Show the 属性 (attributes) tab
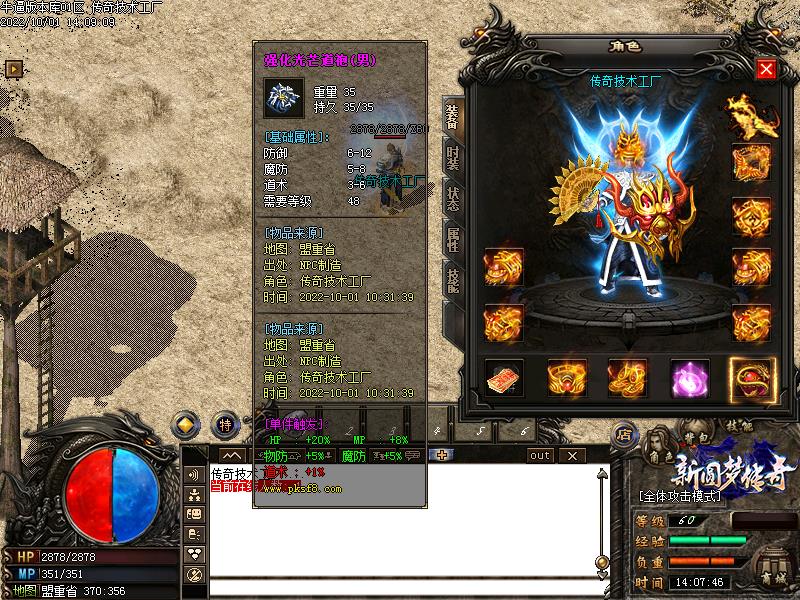Image resolution: width=800 pixels, height=600 pixels. click(x=452, y=238)
